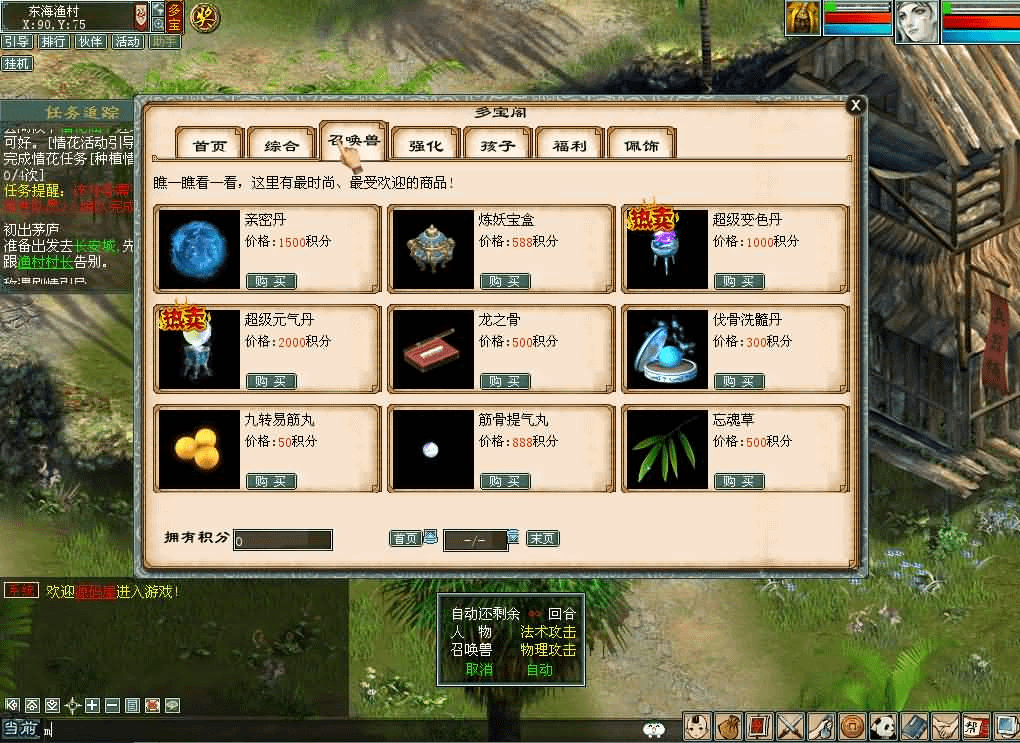Open the bag pouch icon
The image size is (1020, 743).
tap(731, 725)
